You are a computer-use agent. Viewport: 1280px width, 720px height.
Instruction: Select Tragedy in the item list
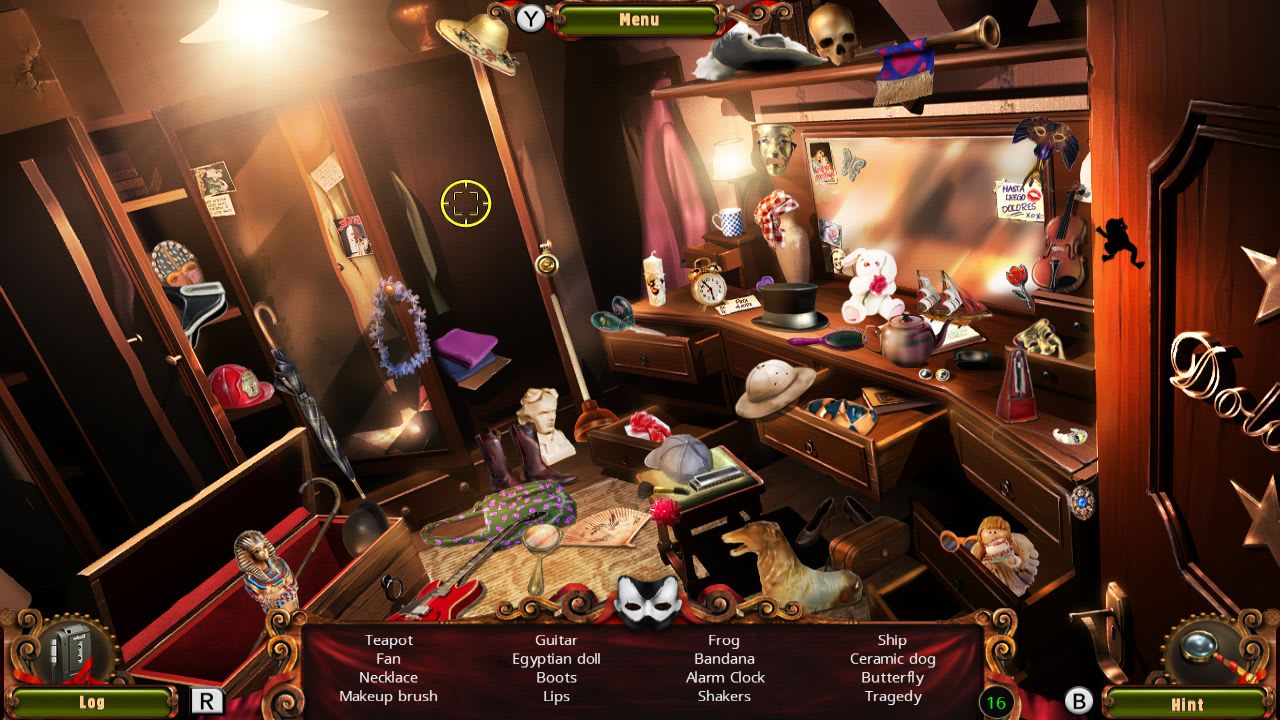coord(892,696)
